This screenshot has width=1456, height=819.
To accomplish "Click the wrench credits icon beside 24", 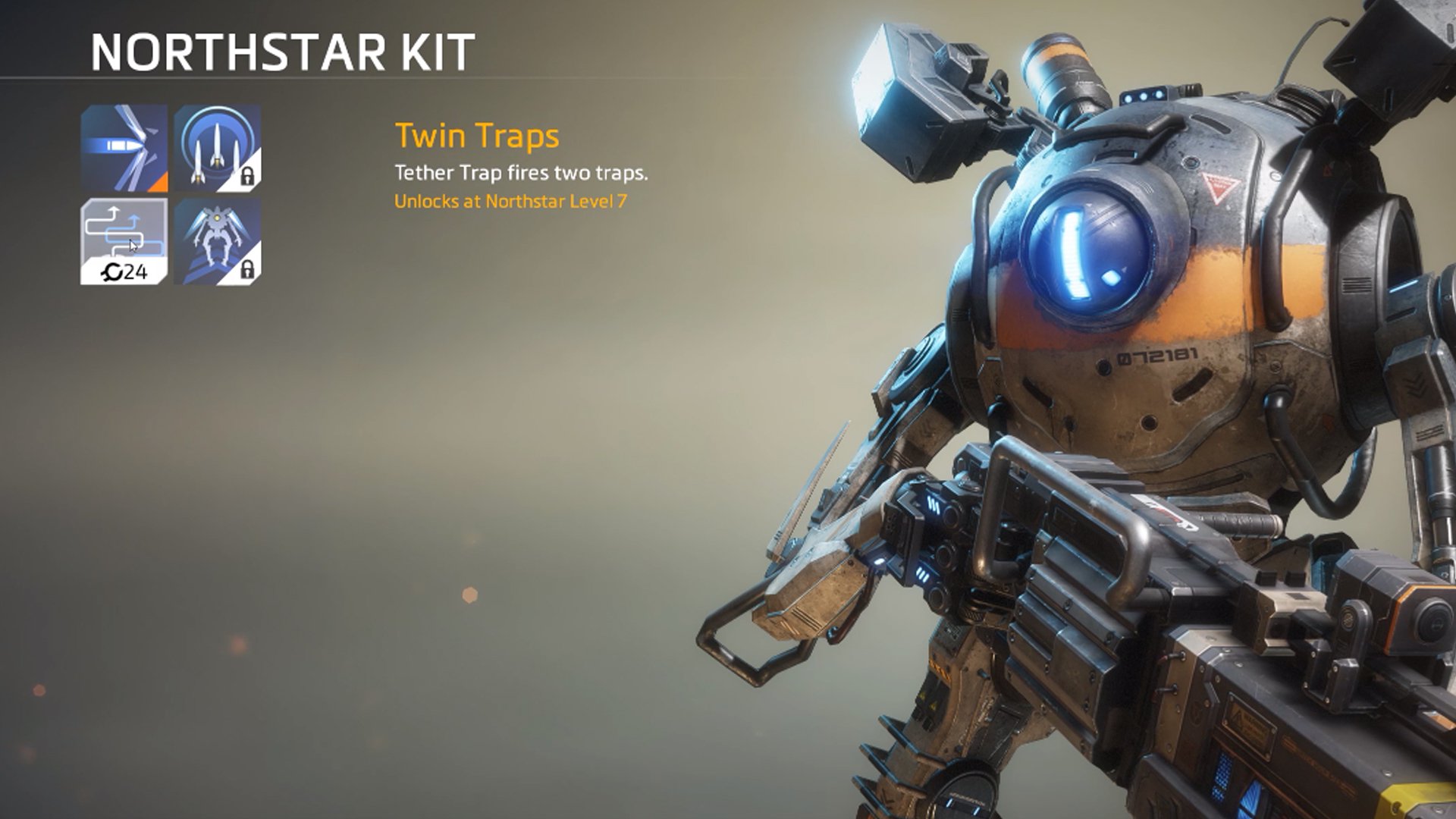I will (x=112, y=271).
